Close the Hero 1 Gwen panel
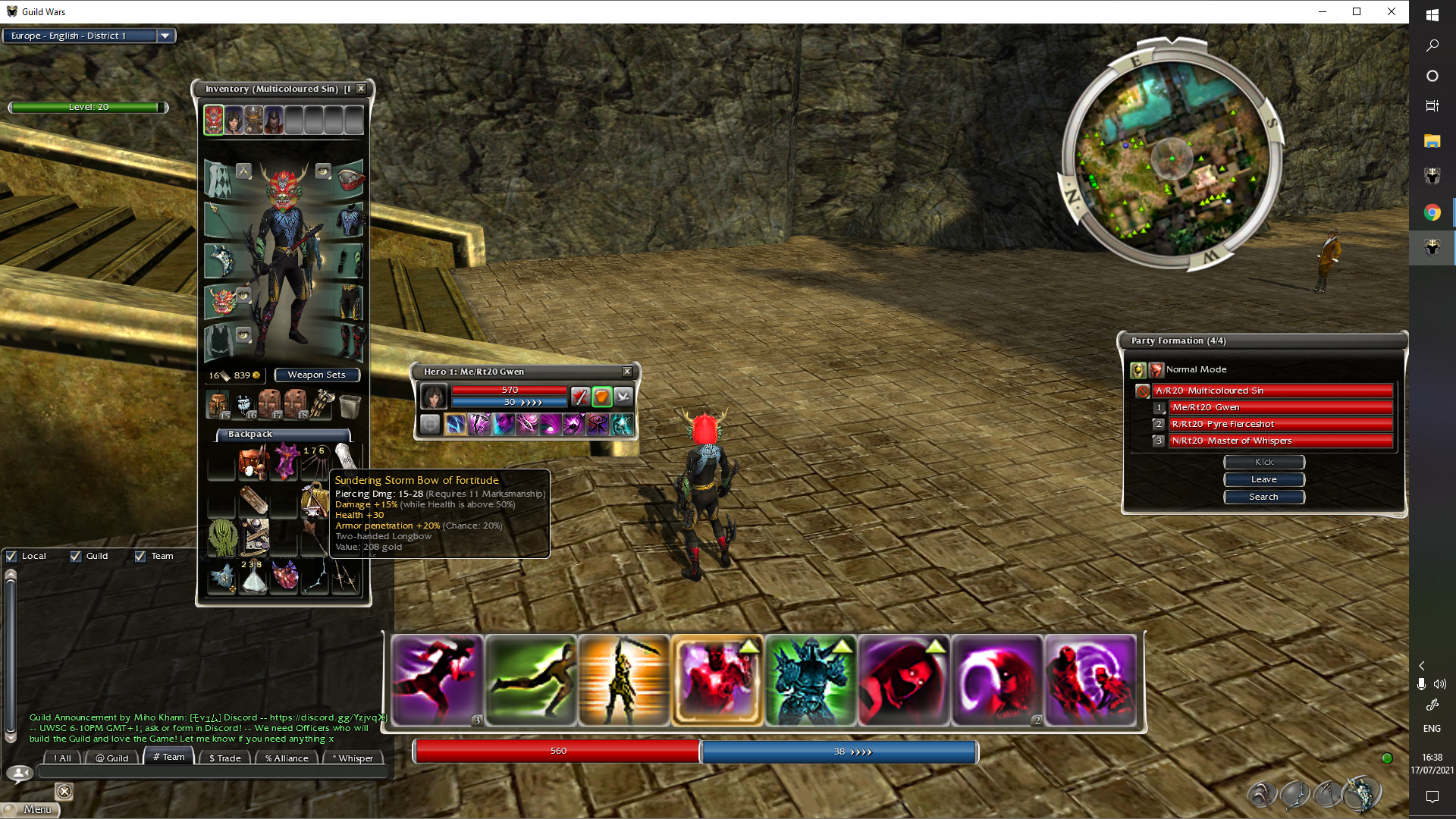This screenshot has height=819, width=1456. tap(627, 372)
